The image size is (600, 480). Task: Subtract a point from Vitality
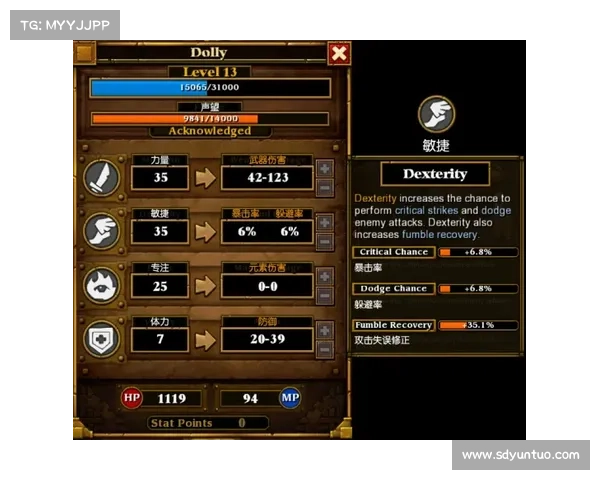pyautogui.click(x=325, y=348)
